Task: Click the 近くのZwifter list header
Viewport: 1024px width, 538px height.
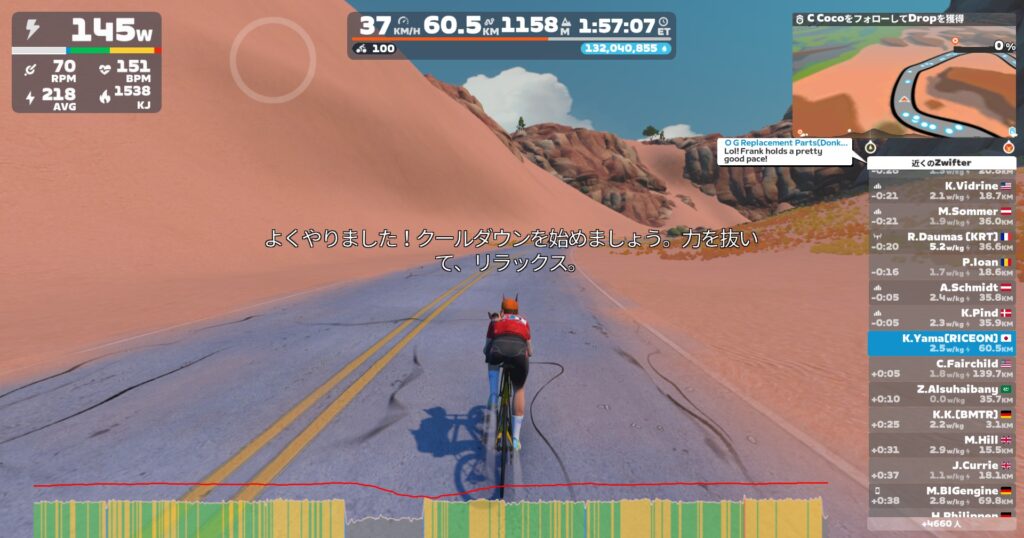Action: (x=941, y=162)
